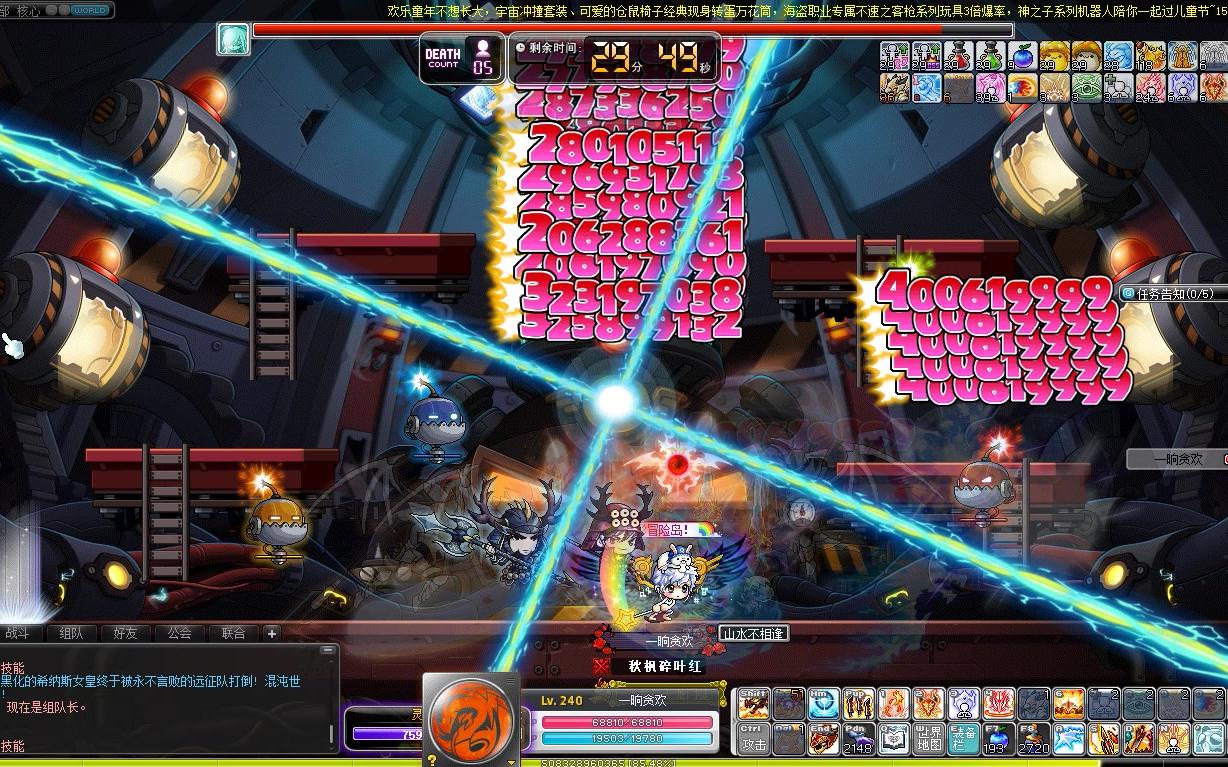The height and width of the screenshot is (767, 1228).
Task: Open the 联合 alliance chat tab
Action: point(233,633)
